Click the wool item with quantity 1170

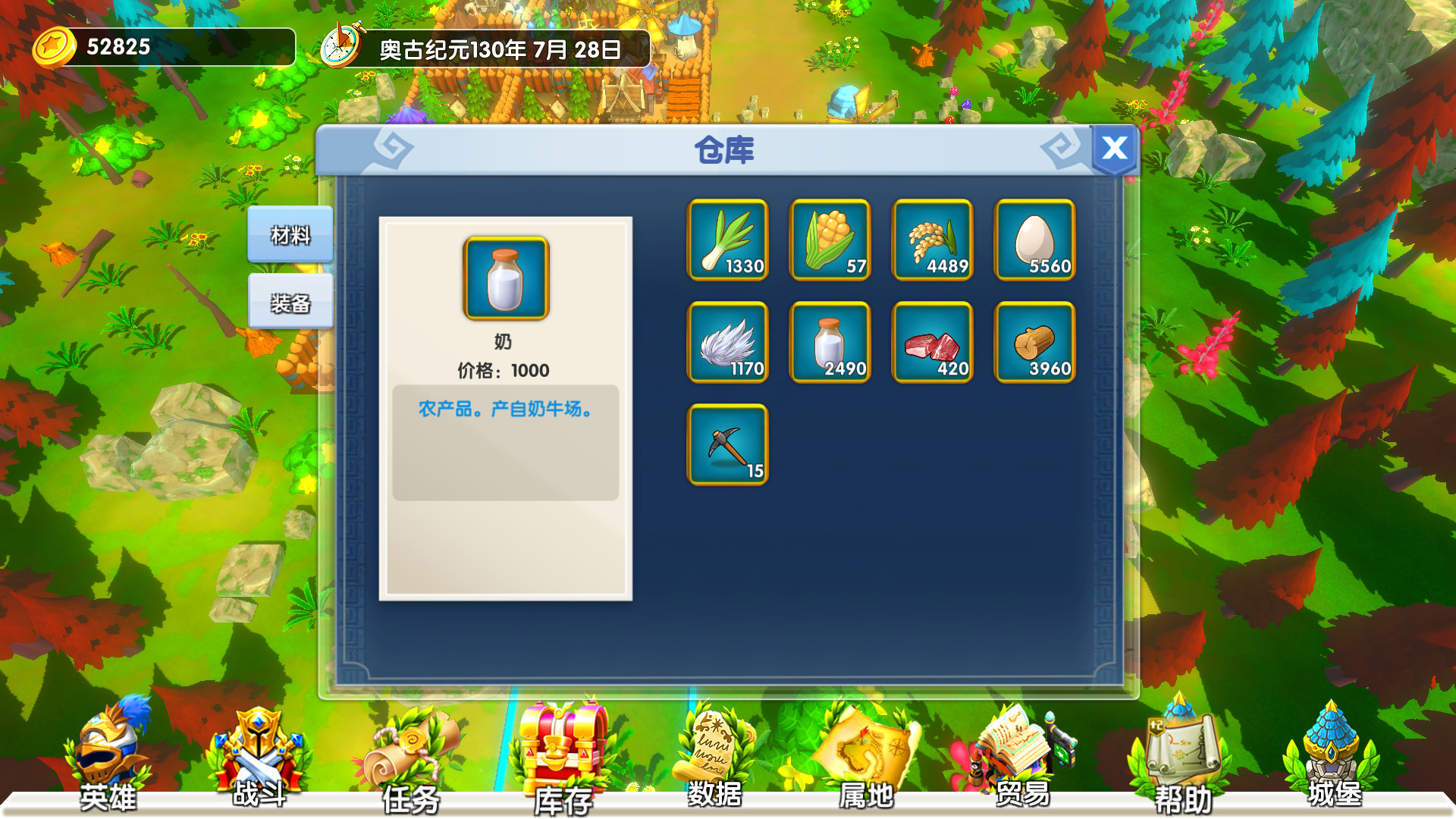727,343
